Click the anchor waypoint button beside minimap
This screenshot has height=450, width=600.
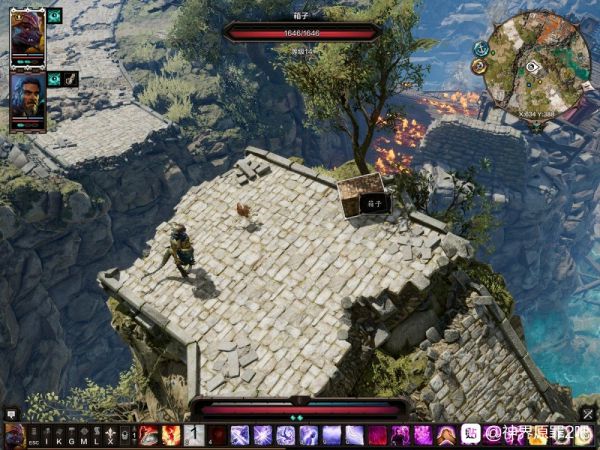click(x=481, y=48)
